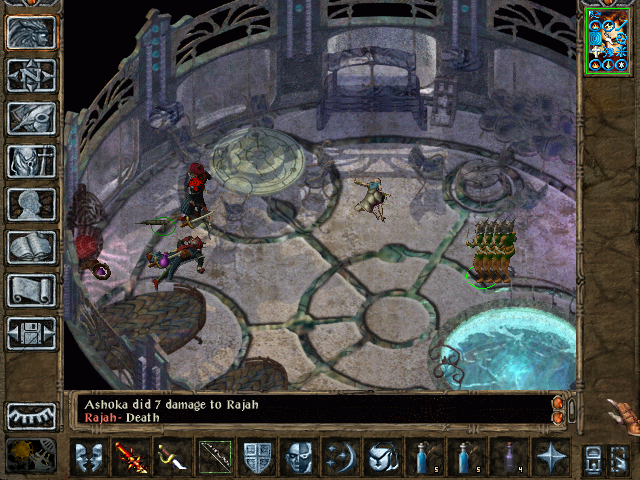640x480 pixels.
Task: Open the area map screen
Action: click(31, 75)
